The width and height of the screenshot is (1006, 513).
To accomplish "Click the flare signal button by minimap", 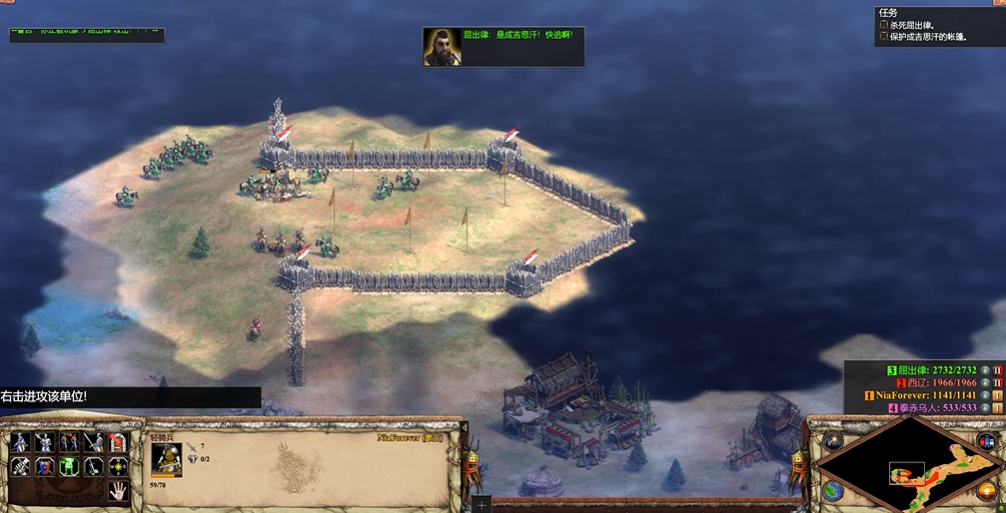I will [x=833, y=442].
